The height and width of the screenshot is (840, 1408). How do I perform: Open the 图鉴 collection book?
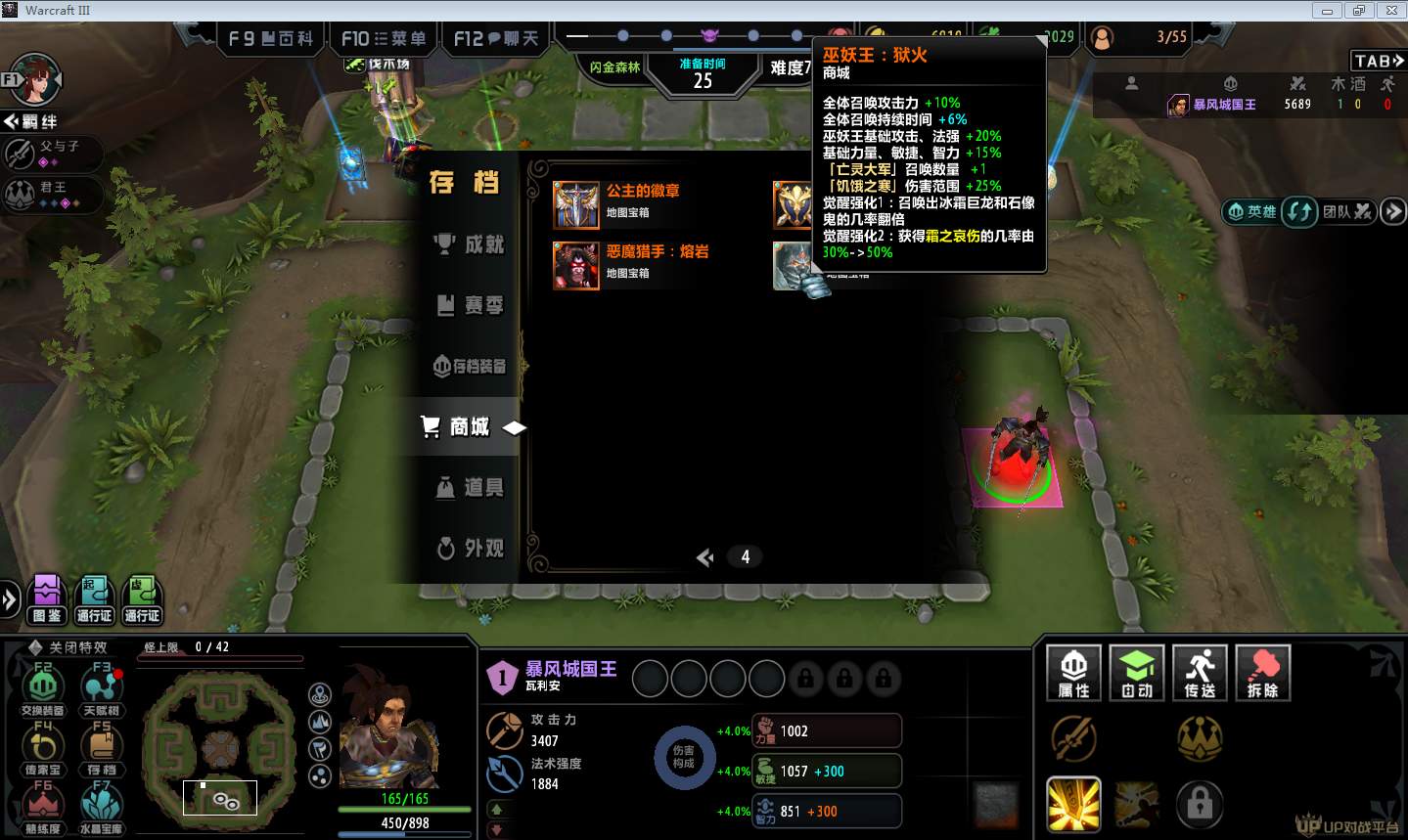(x=47, y=598)
